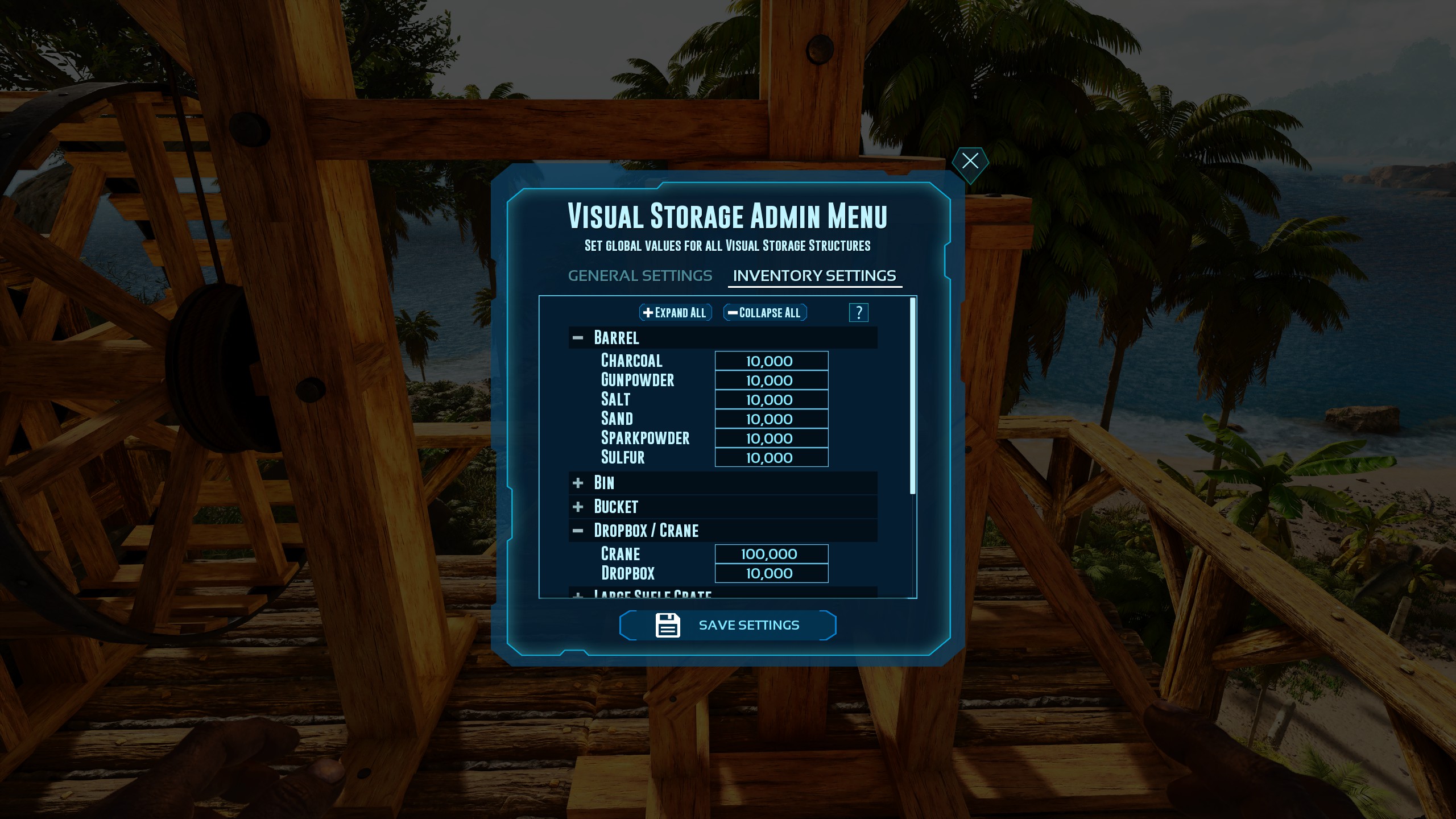This screenshot has width=1456, height=819.
Task: Click the minus icon on Collapse All
Action: pos(731,312)
